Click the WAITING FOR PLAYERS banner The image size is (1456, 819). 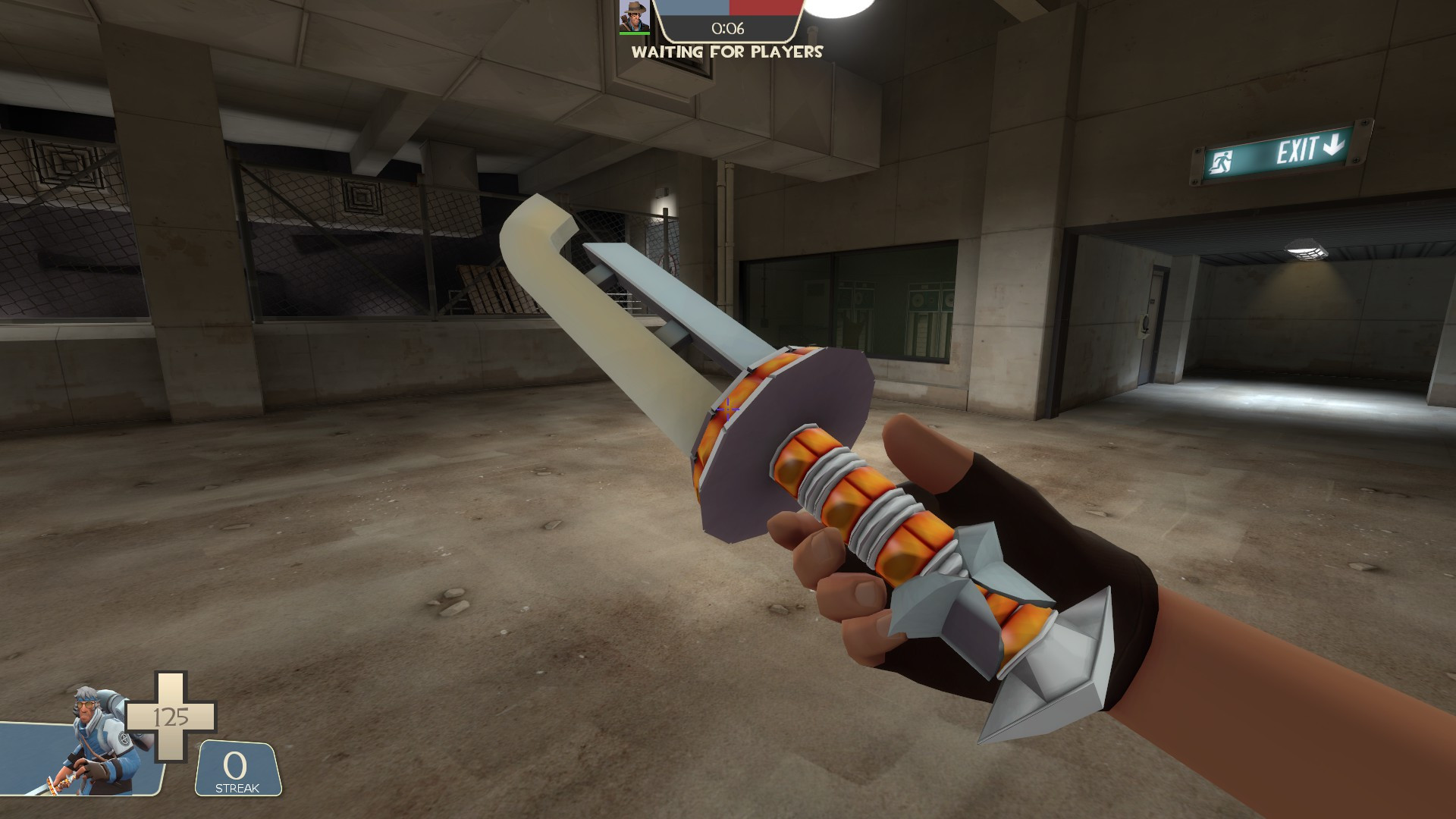pyautogui.click(x=726, y=53)
